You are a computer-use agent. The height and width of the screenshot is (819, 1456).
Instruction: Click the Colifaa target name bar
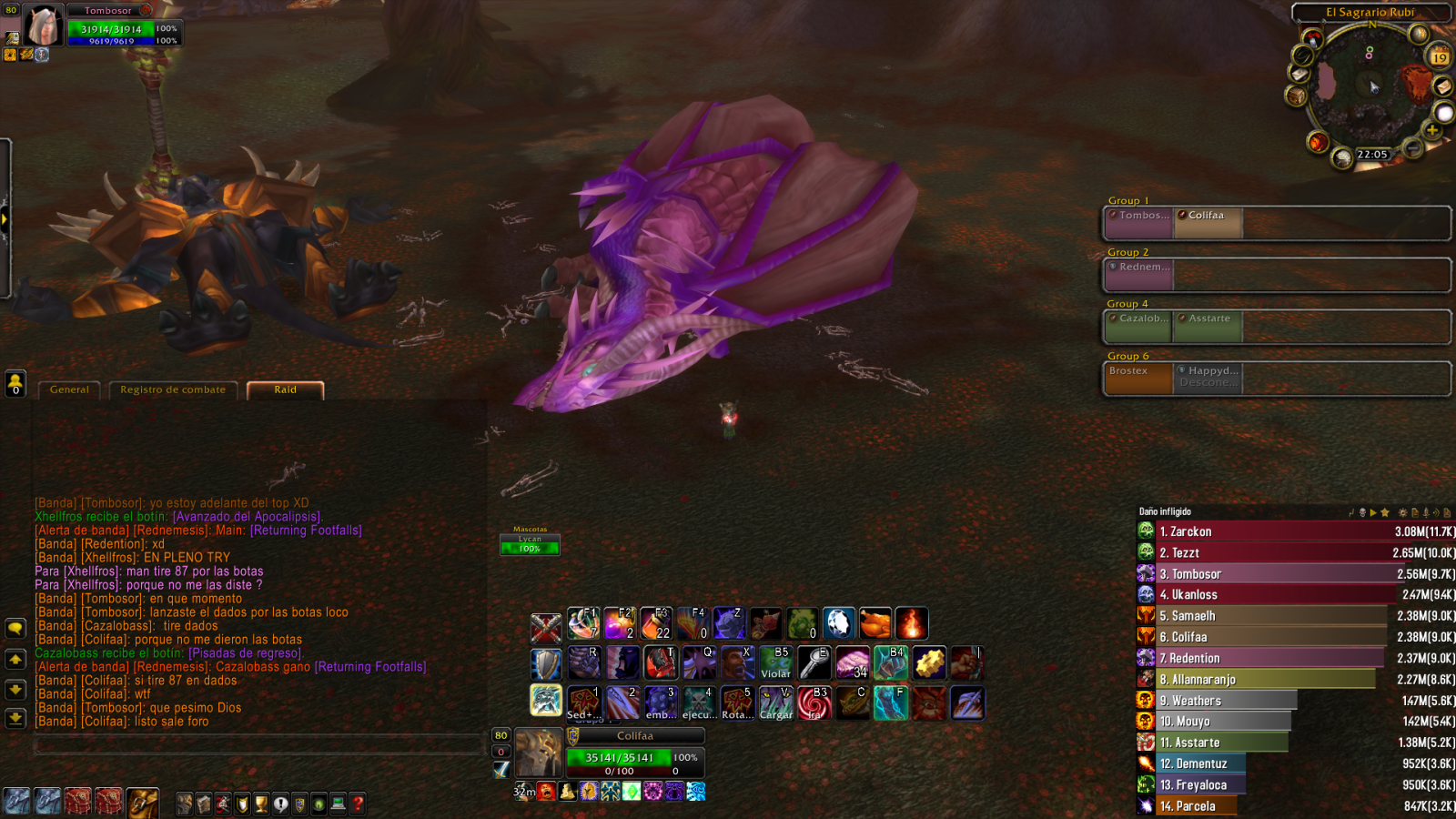[635, 735]
